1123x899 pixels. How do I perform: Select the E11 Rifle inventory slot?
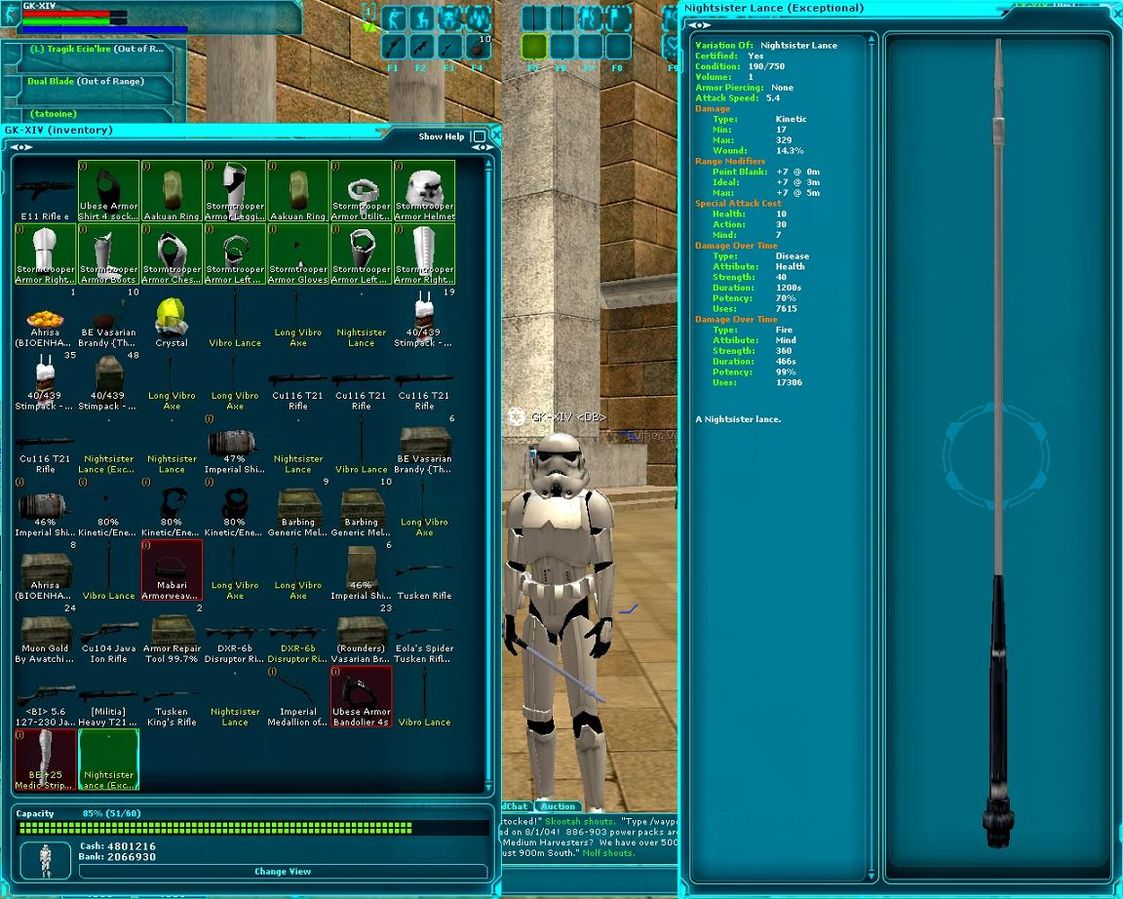45,191
